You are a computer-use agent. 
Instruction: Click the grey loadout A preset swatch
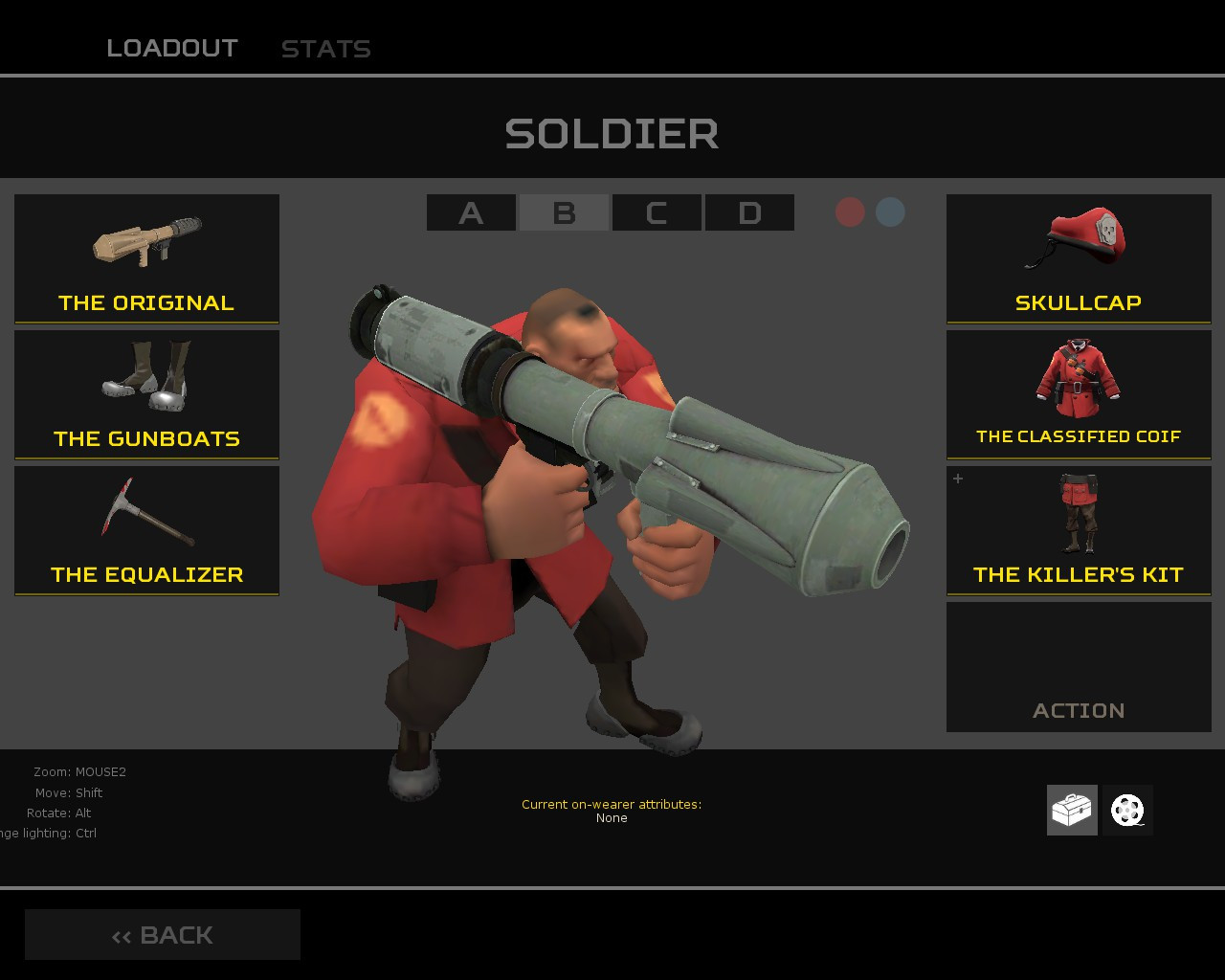click(470, 212)
